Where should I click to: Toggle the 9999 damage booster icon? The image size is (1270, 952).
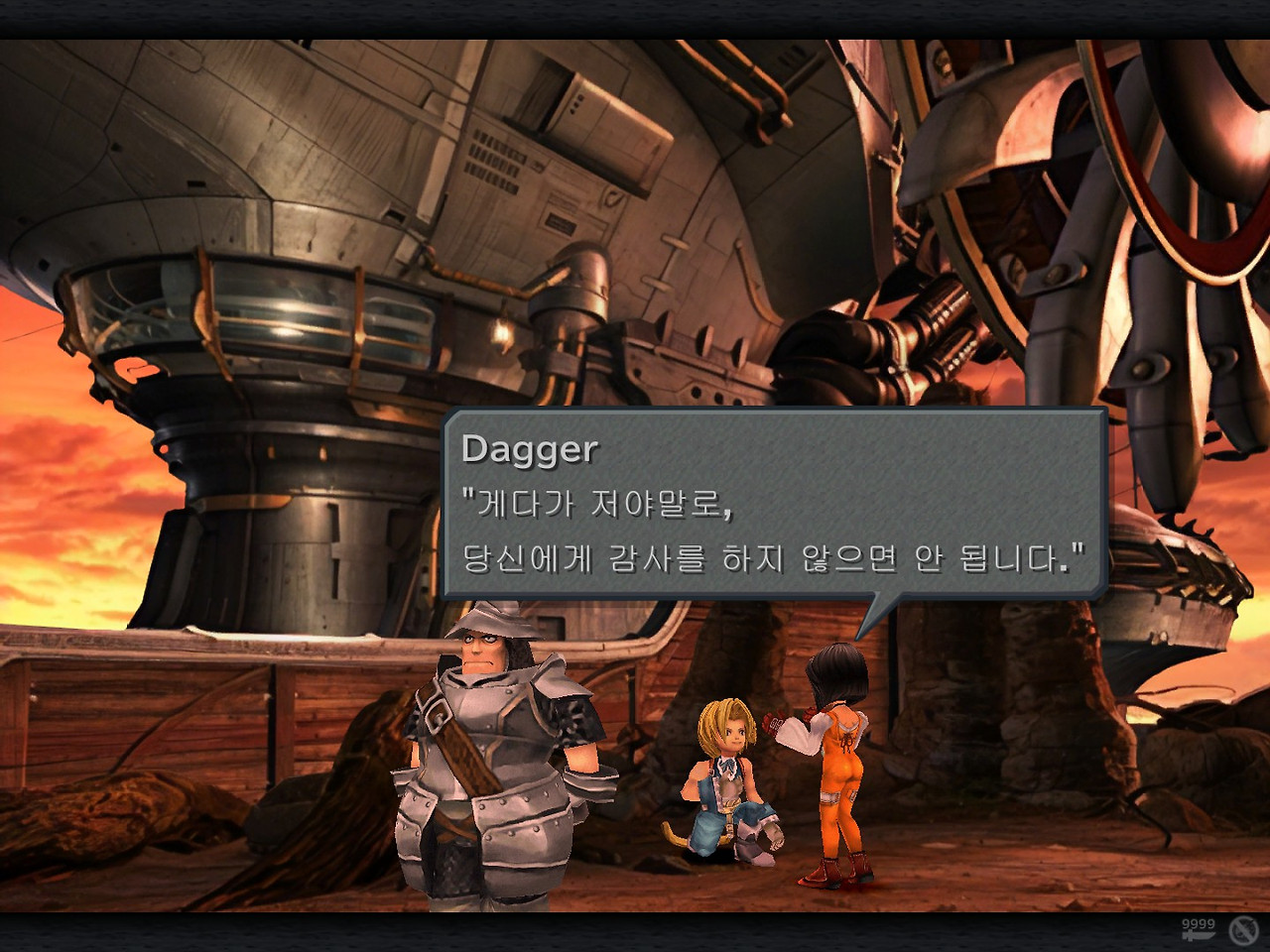coord(1198,930)
